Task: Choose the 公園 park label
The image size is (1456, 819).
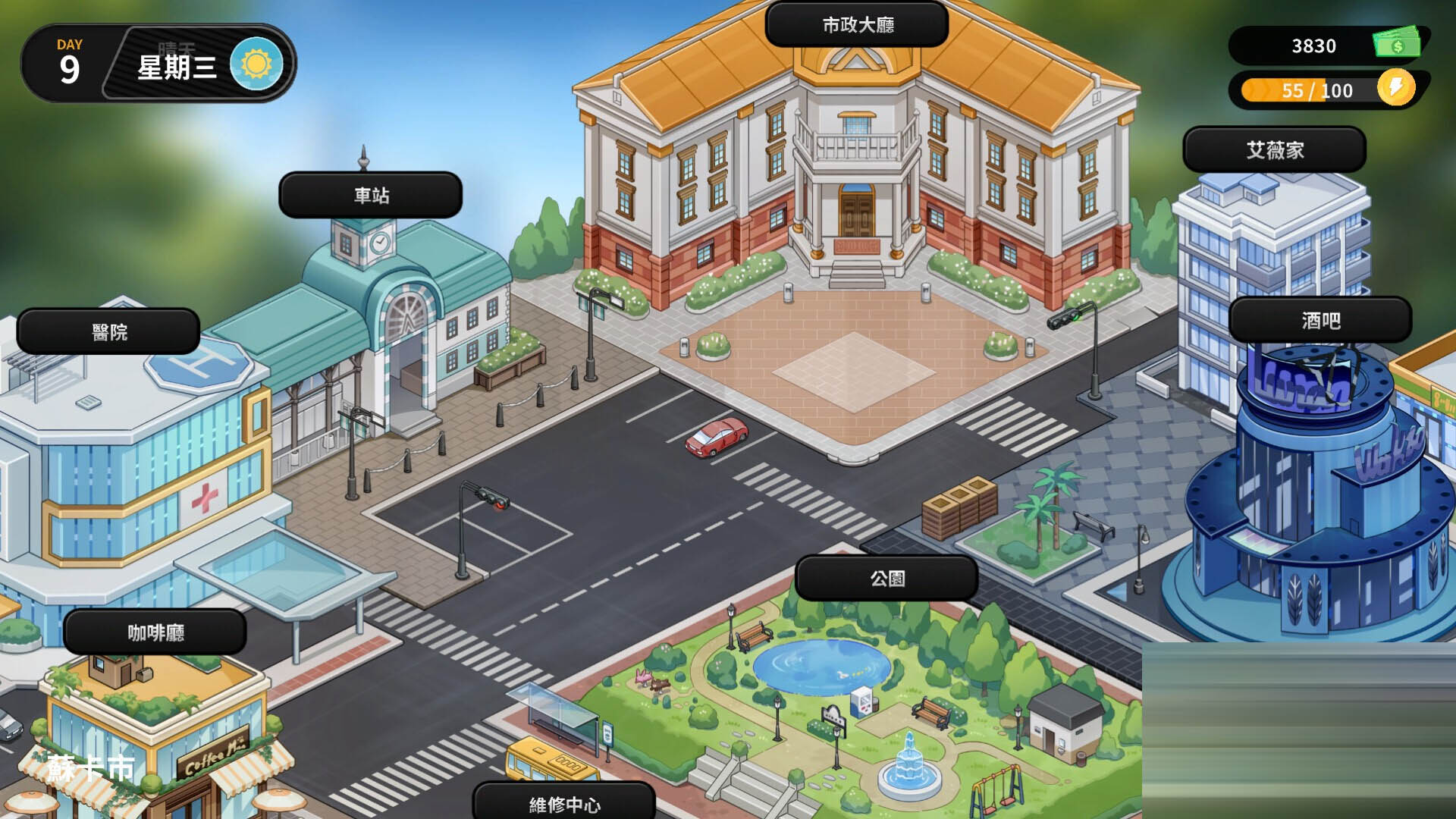Action: 886,579
